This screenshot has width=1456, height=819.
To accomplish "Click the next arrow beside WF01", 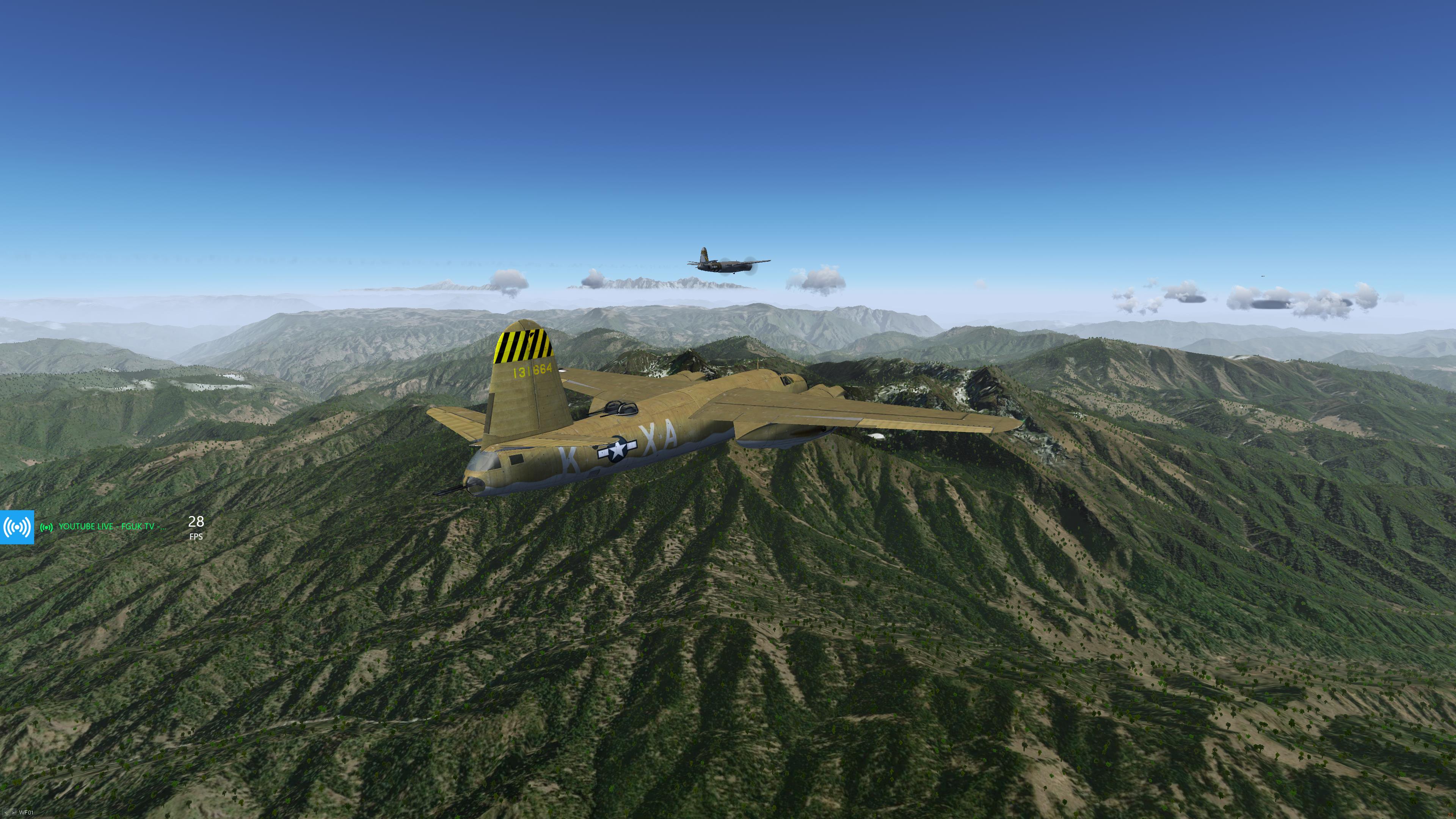I will (13, 813).
